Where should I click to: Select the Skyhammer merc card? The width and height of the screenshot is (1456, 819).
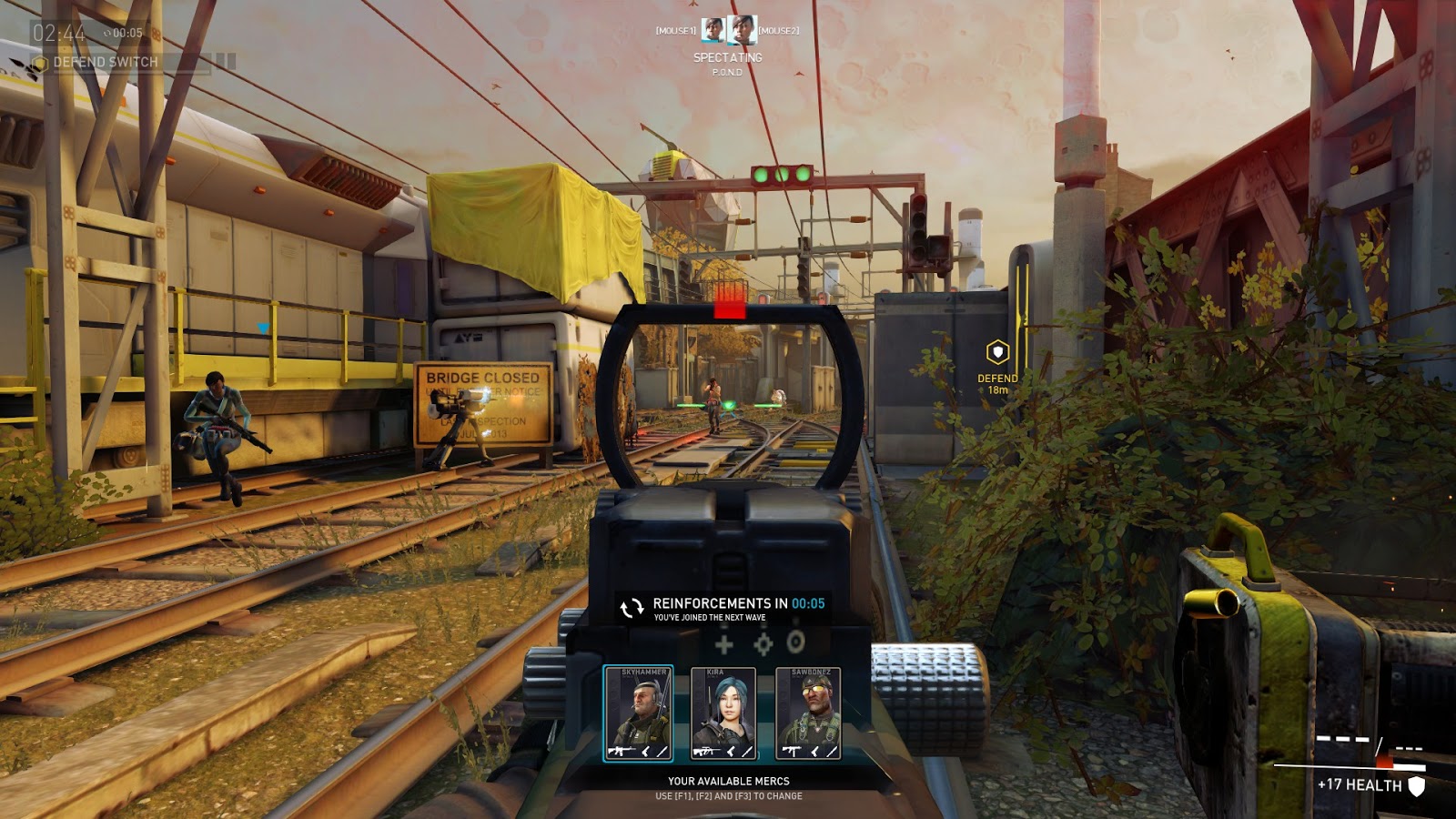pyautogui.click(x=638, y=713)
